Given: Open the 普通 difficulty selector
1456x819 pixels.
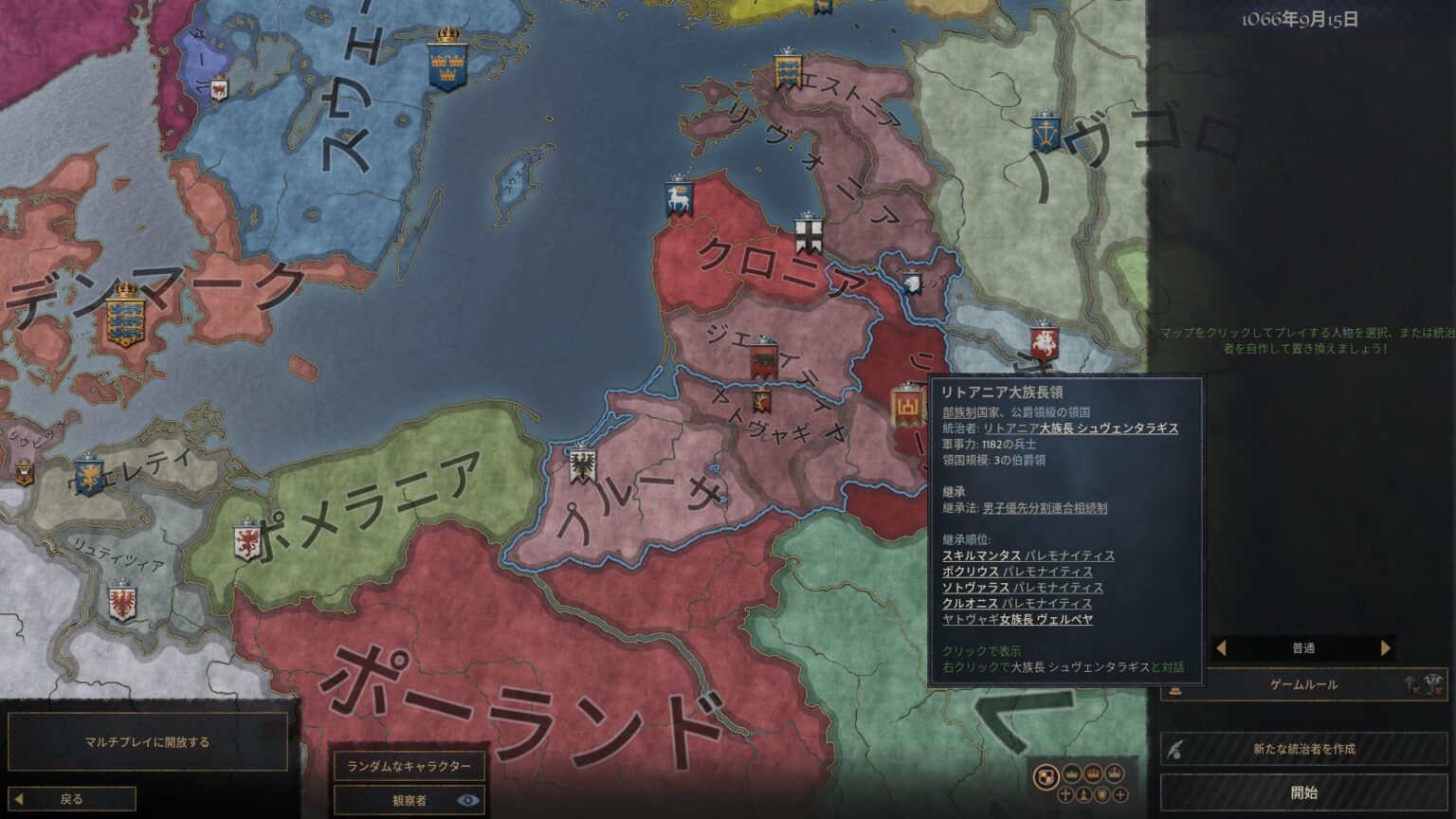Looking at the screenshot, I should (1303, 647).
